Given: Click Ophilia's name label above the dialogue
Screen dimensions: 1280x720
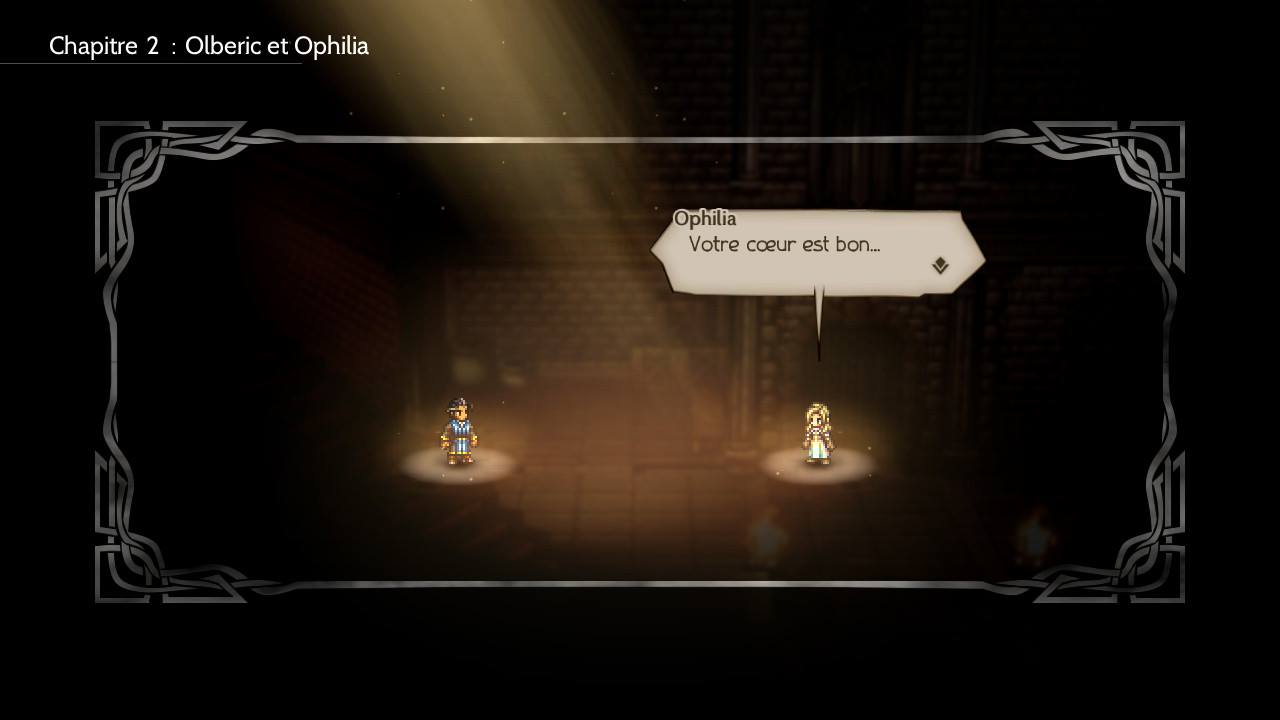Looking at the screenshot, I should point(703,218).
